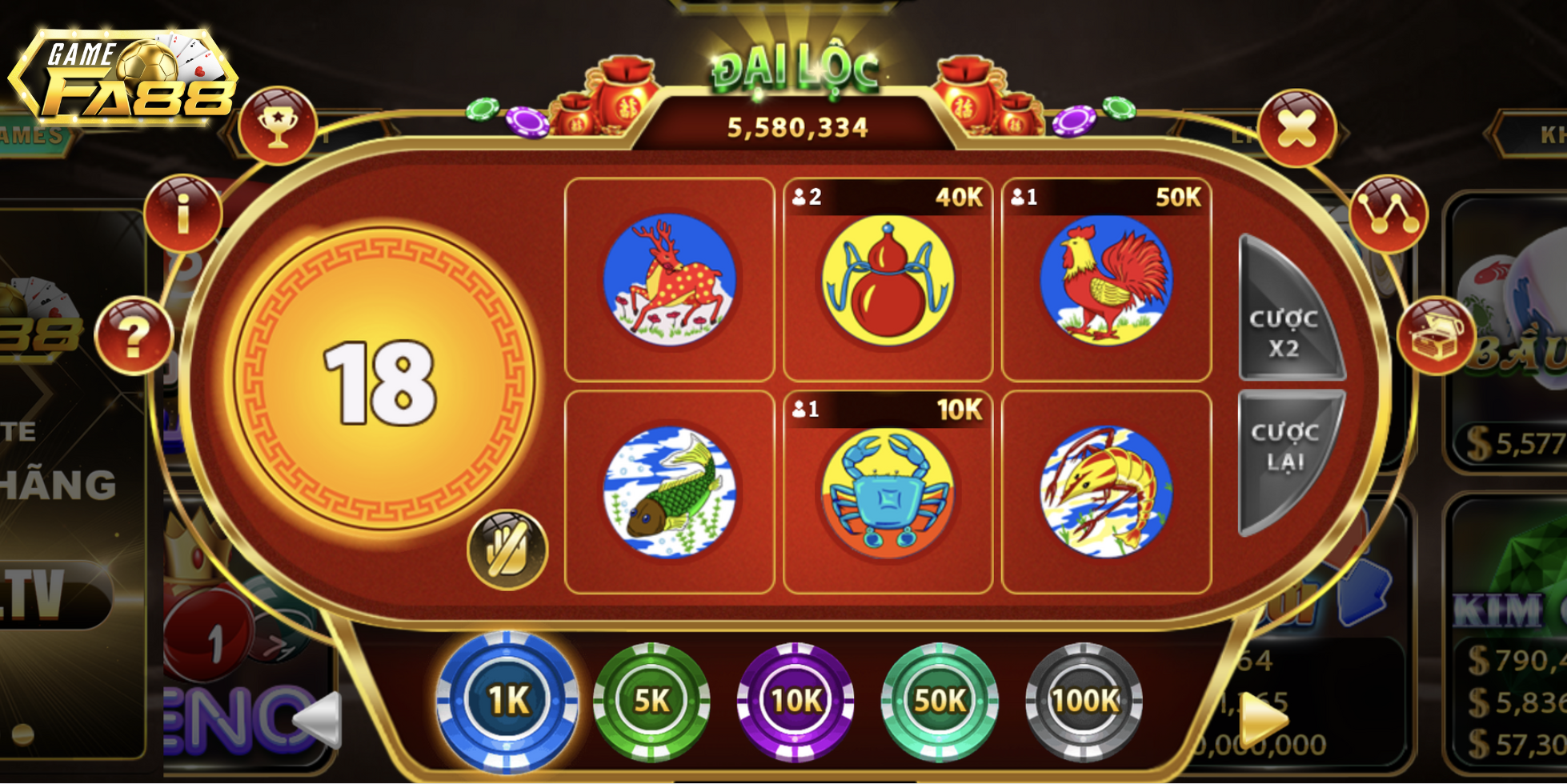The width and height of the screenshot is (1567, 784).
Task: Pick the 100K black chip
Action: [x=1084, y=701]
